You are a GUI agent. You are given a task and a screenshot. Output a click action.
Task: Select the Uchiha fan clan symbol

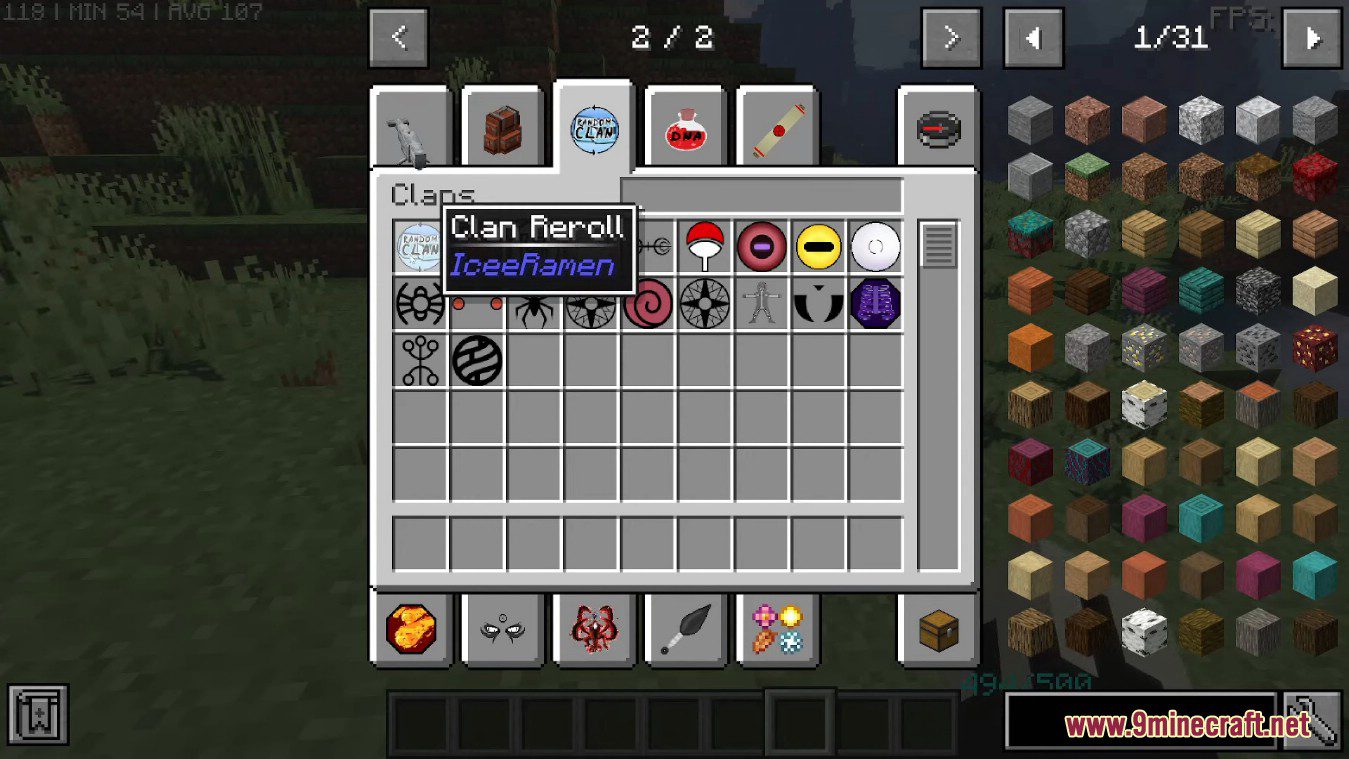point(705,246)
